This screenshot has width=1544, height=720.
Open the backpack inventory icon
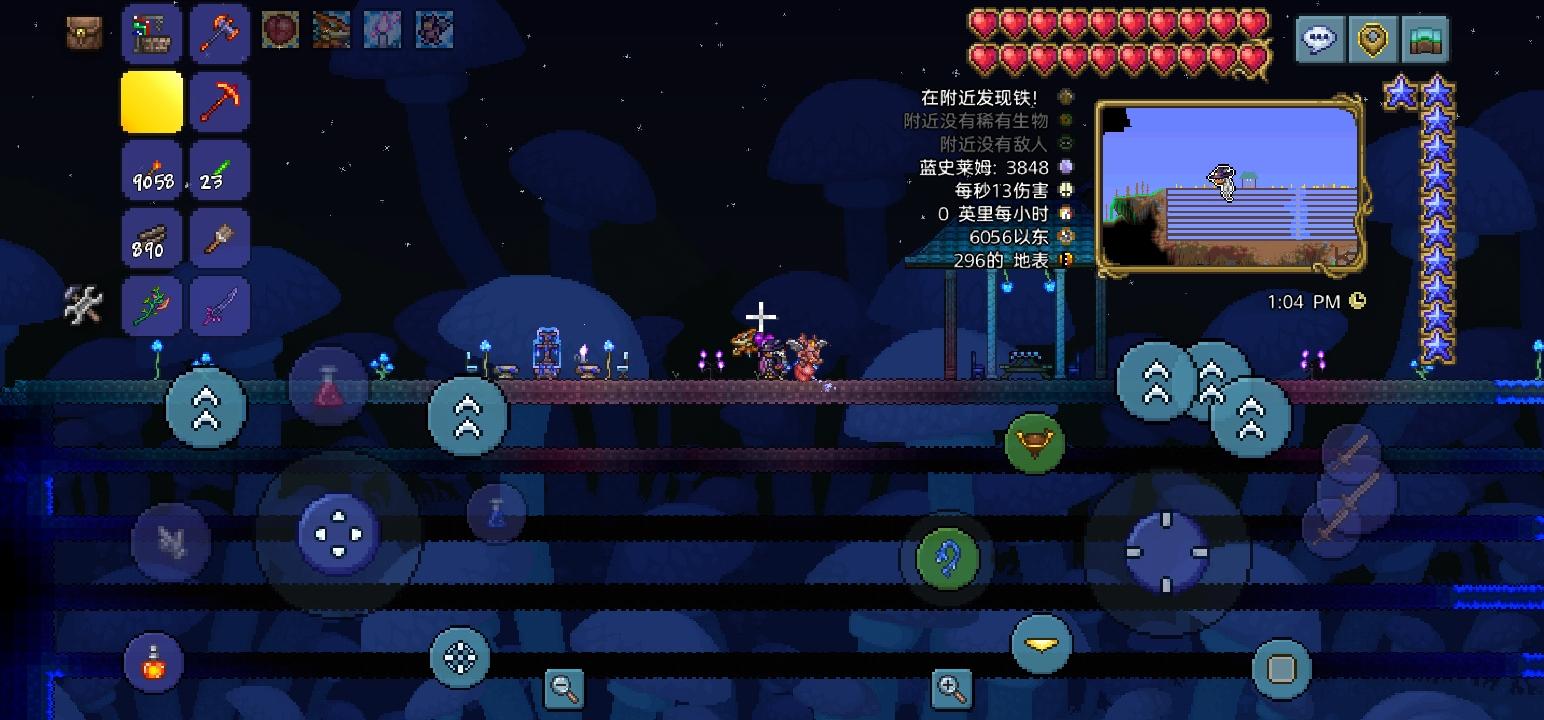coord(84,30)
